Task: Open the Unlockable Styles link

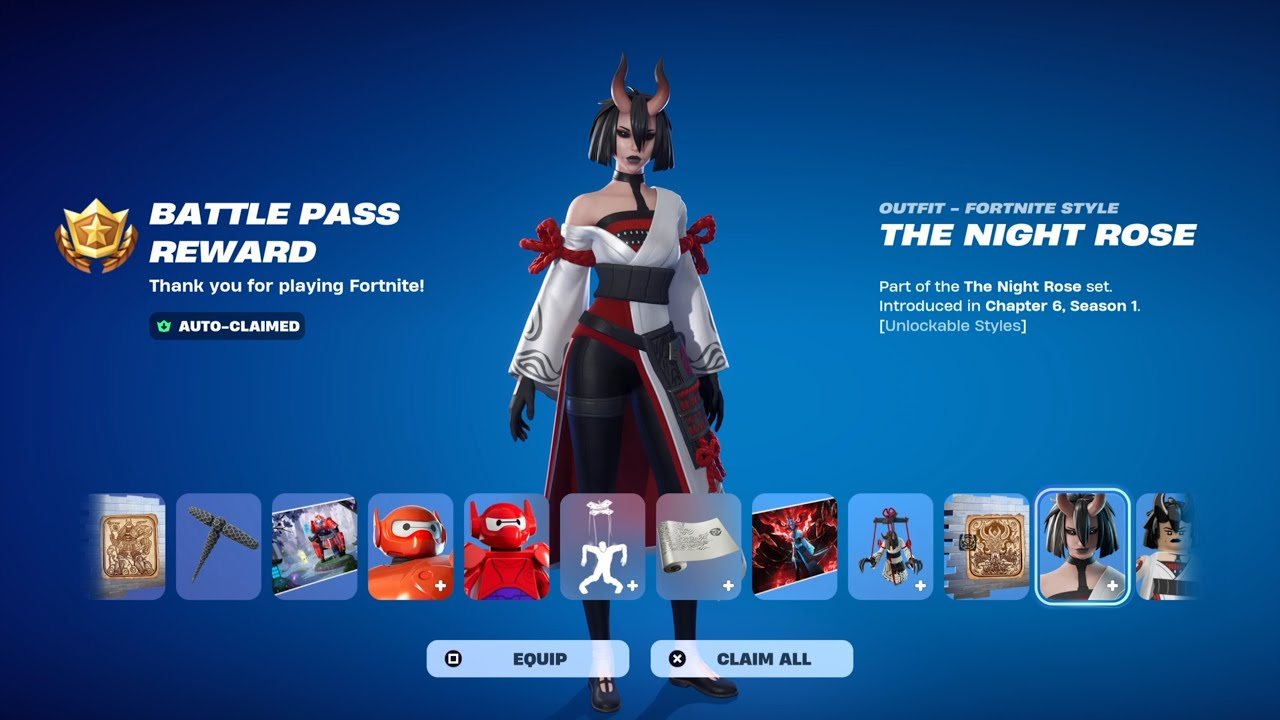Action: pos(952,326)
